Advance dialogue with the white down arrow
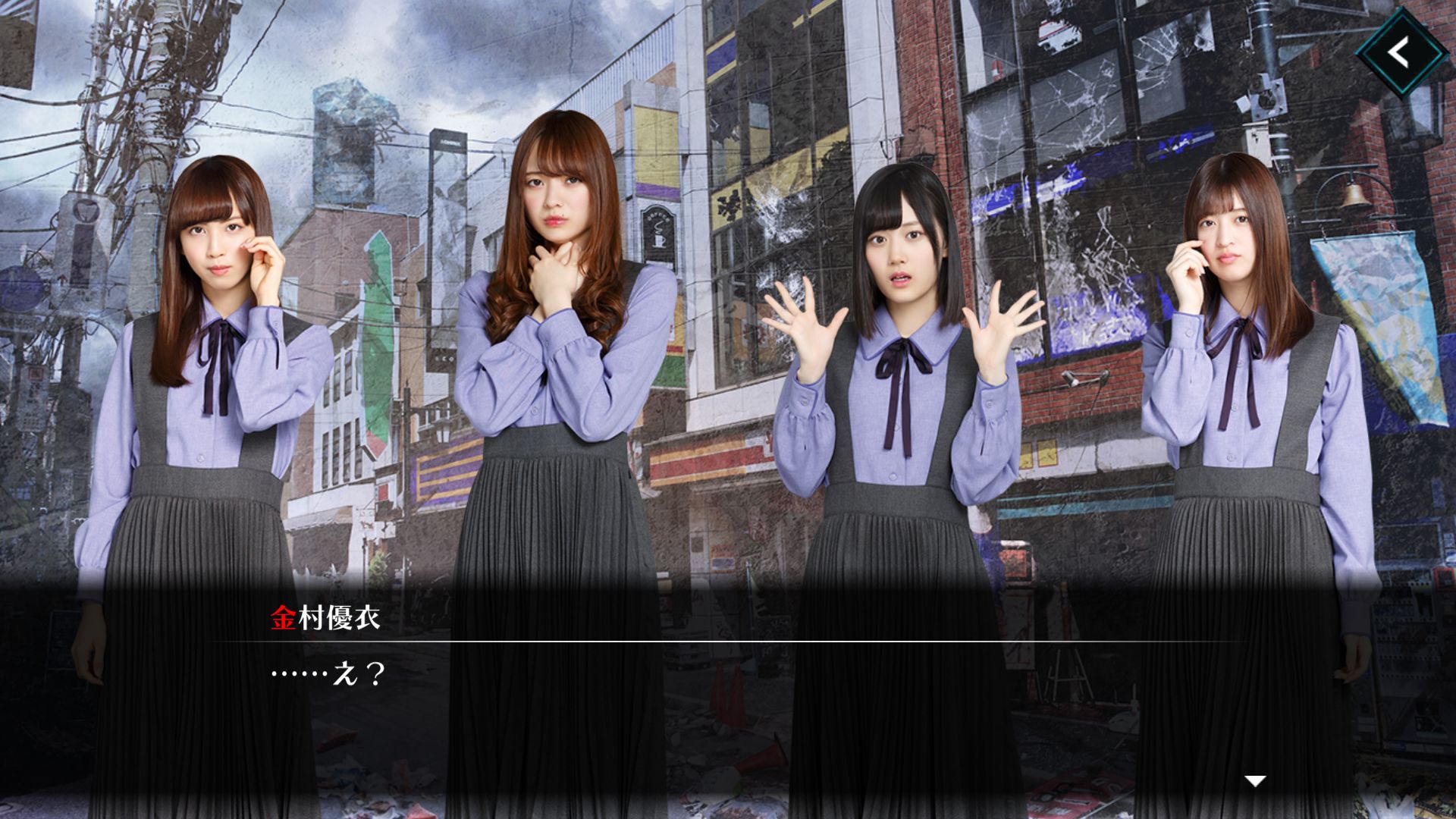Screen dimensions: 1456x819 point(1256,780)
